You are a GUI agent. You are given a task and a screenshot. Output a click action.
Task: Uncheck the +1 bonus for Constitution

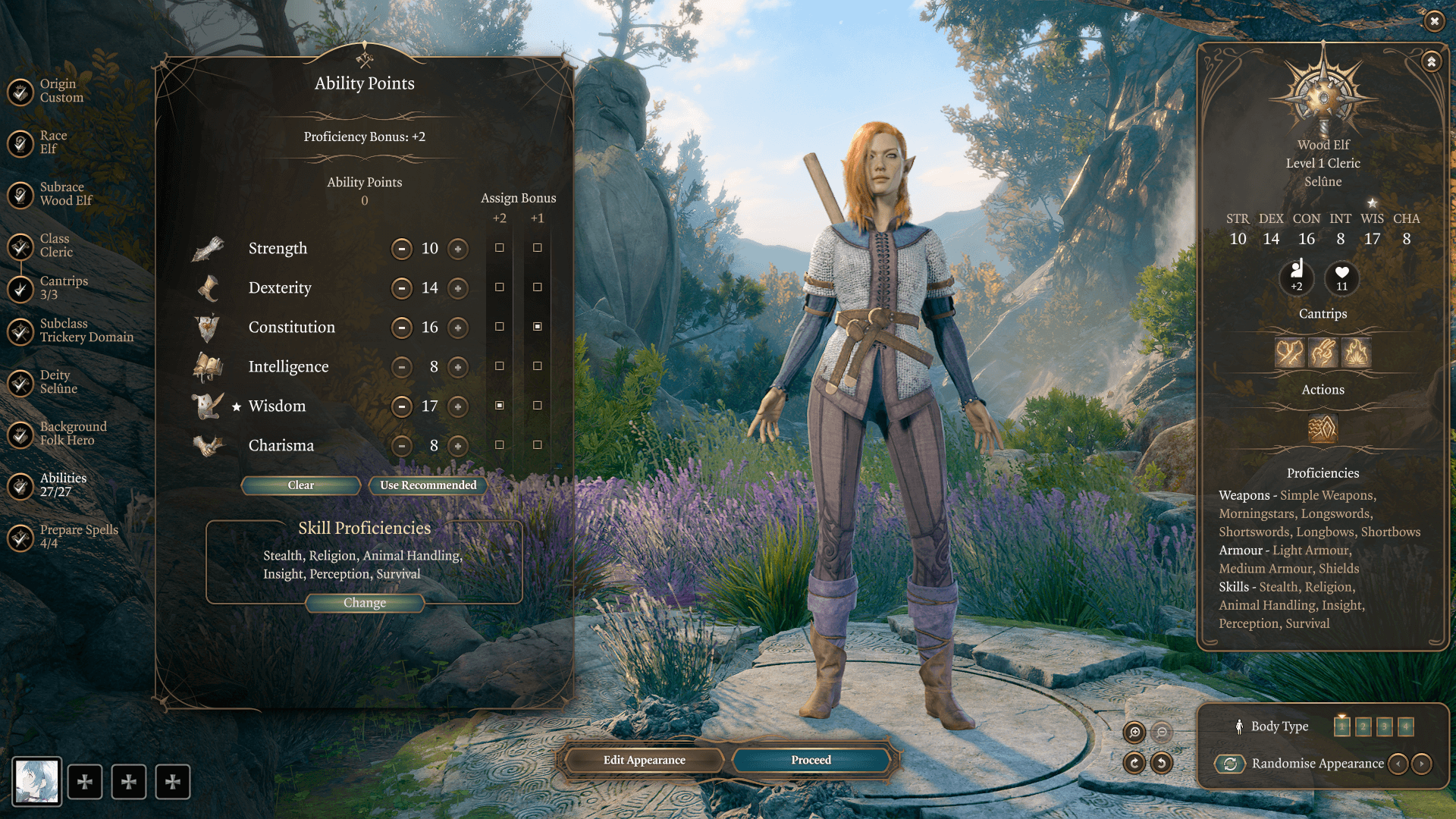538,325
